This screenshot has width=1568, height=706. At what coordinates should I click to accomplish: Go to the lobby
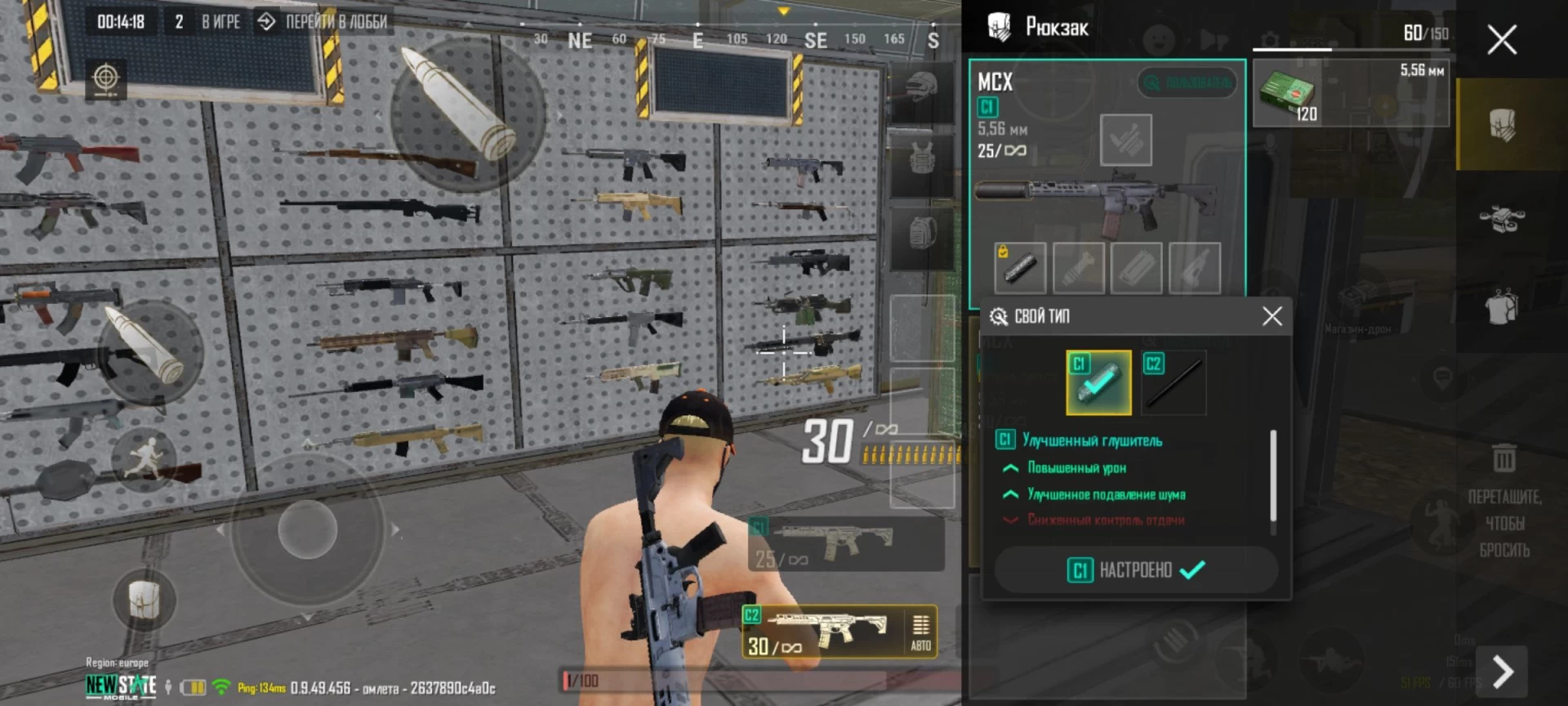tap(323, 22)
